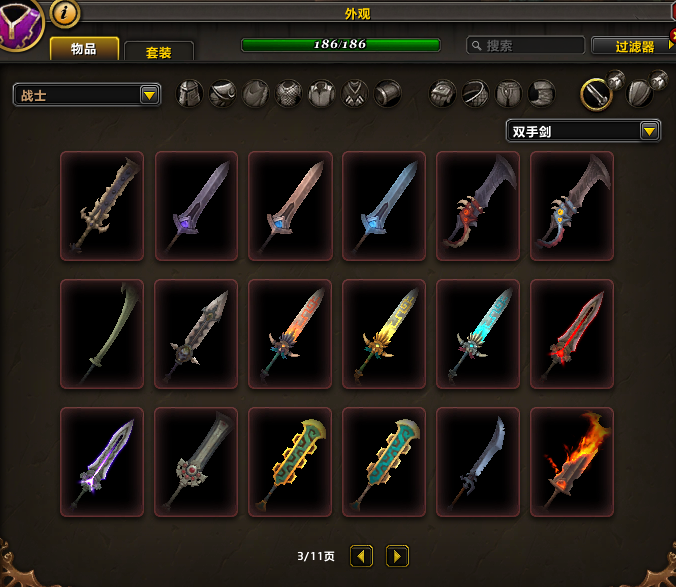
Task: Switch to the 套装 tab
Action: click(158, 52)
